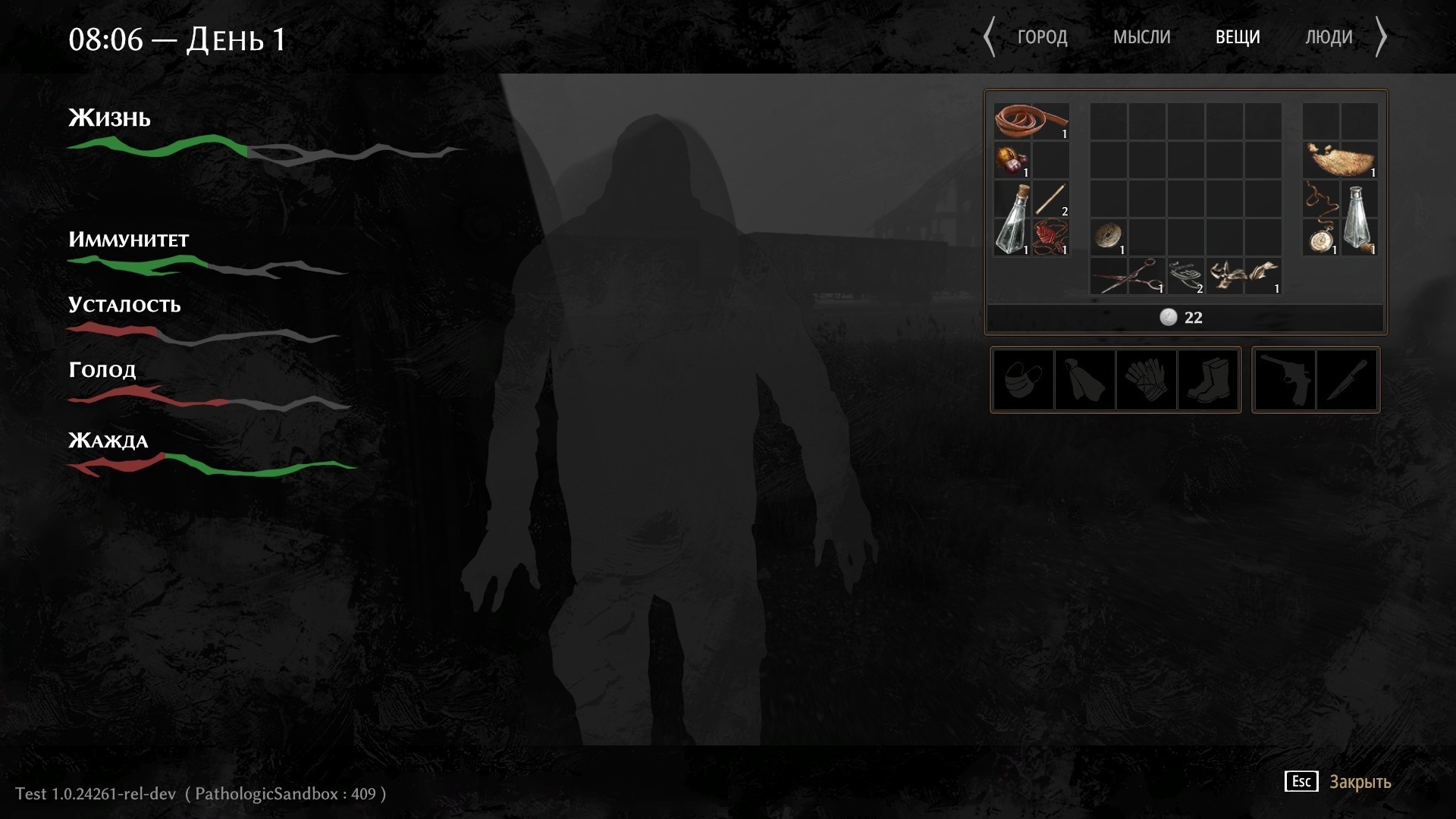Click the revolver weapon slot
The width and height of the screenshot is (1456, 819).
pyautogui.click(x=1287, y=380)
